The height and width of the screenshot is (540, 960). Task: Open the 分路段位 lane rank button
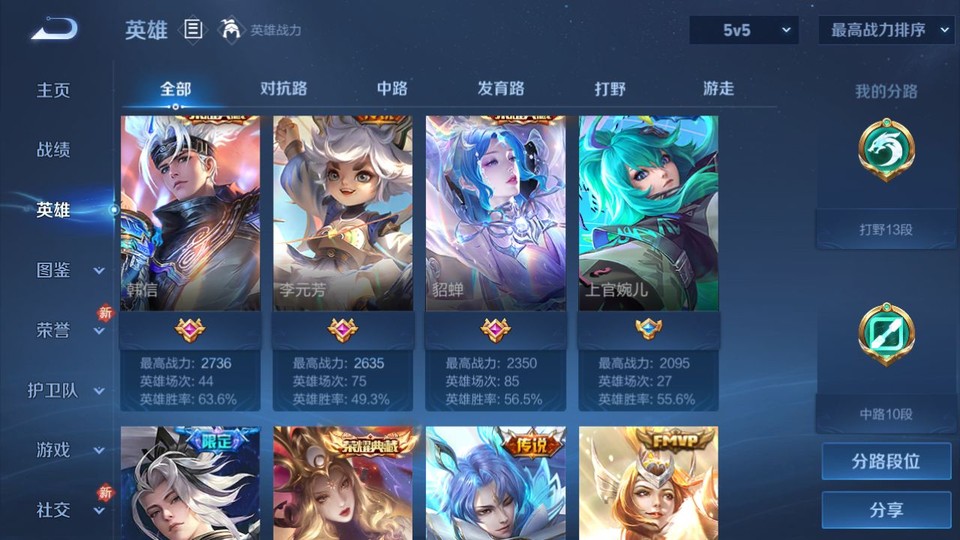point(886,462)
